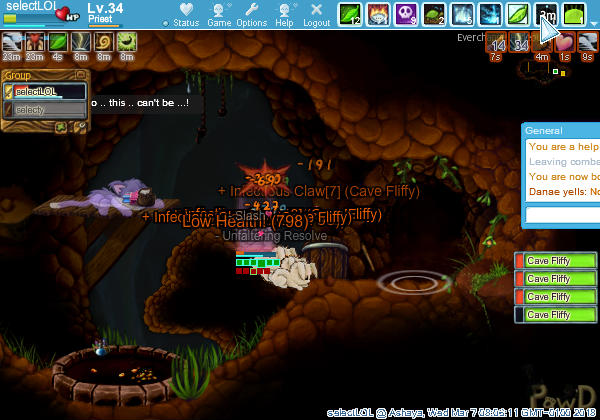Open the Options wrench menu
This screenshot has width=600, height=420.
point(252,14)
